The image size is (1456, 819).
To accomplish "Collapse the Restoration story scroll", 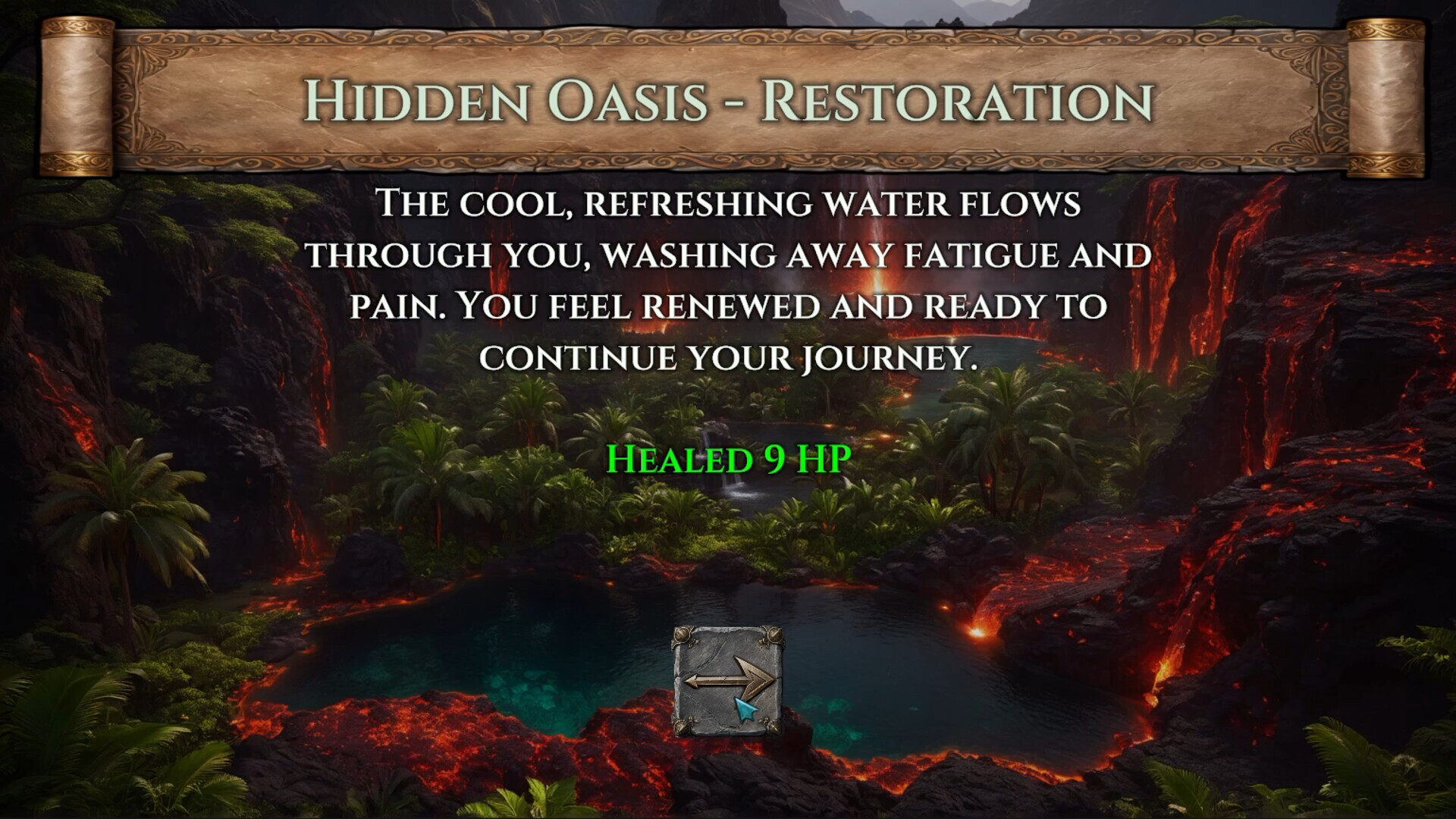I will pyautogui.click(x=728, y=99).
